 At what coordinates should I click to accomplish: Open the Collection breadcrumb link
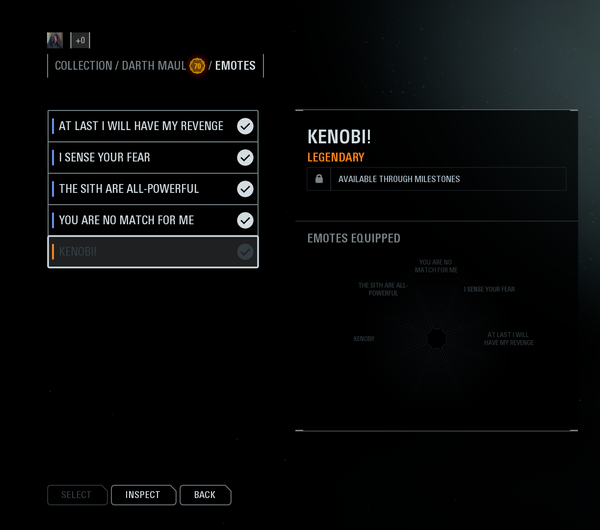pyautogui.click(x=83, y=66)
